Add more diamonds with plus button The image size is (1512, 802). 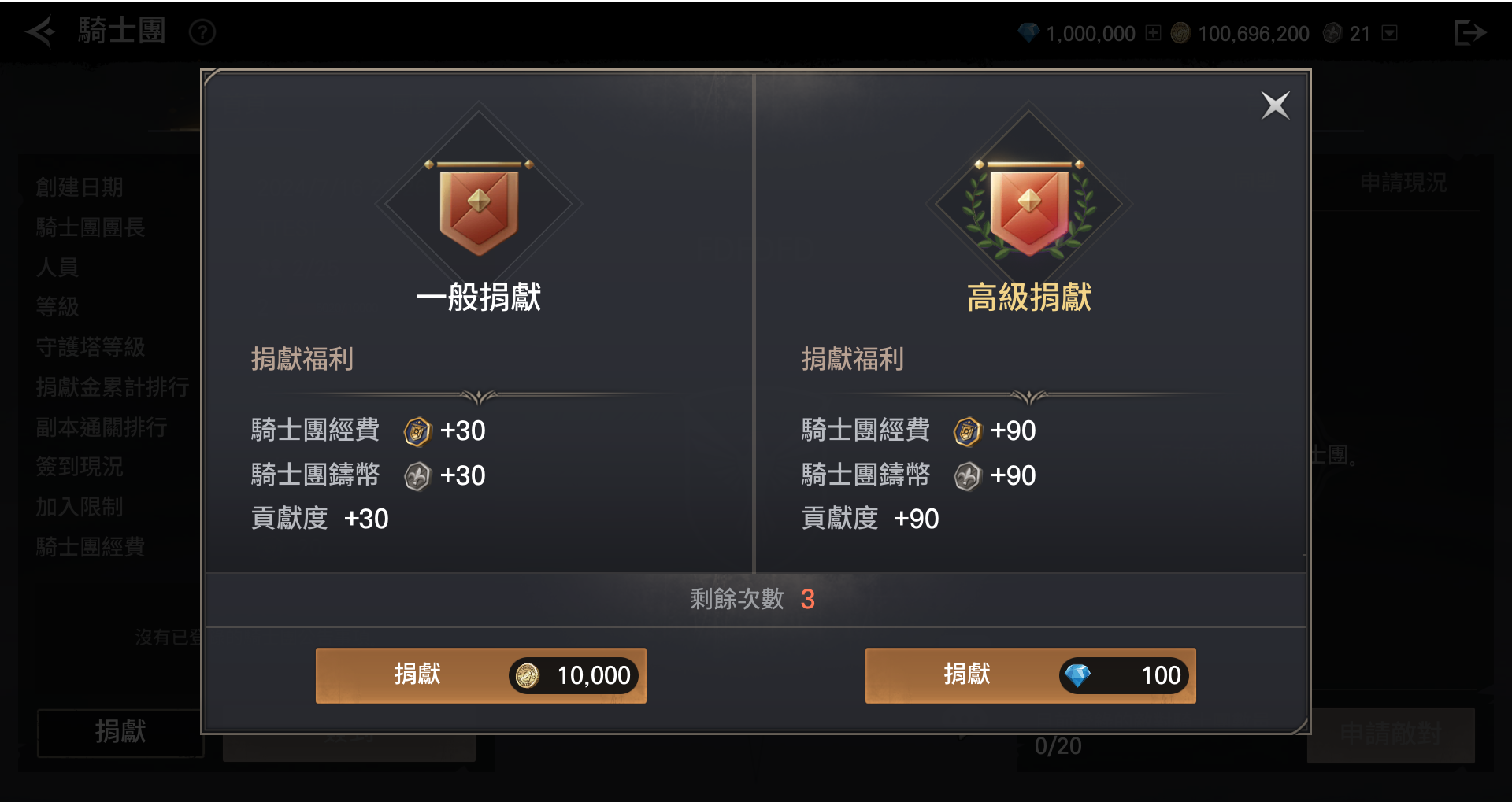[1154, 33]
